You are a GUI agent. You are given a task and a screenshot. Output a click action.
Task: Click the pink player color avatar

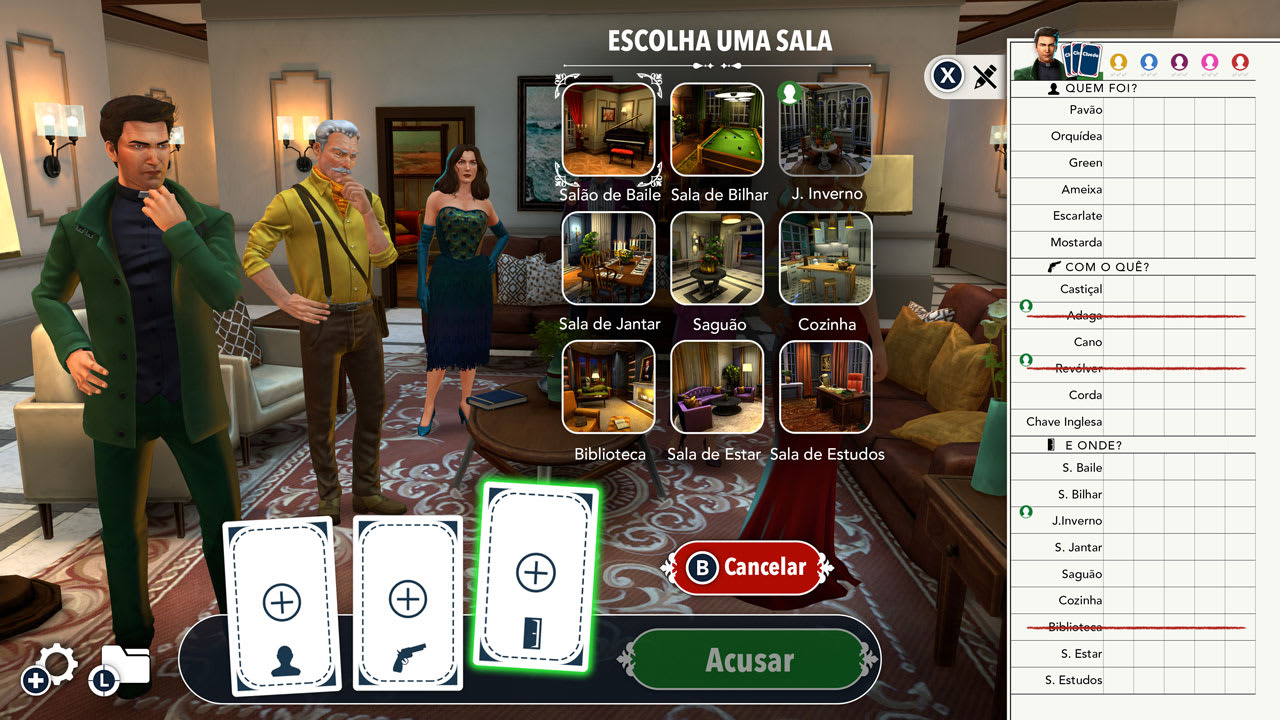coord(1210,61)
